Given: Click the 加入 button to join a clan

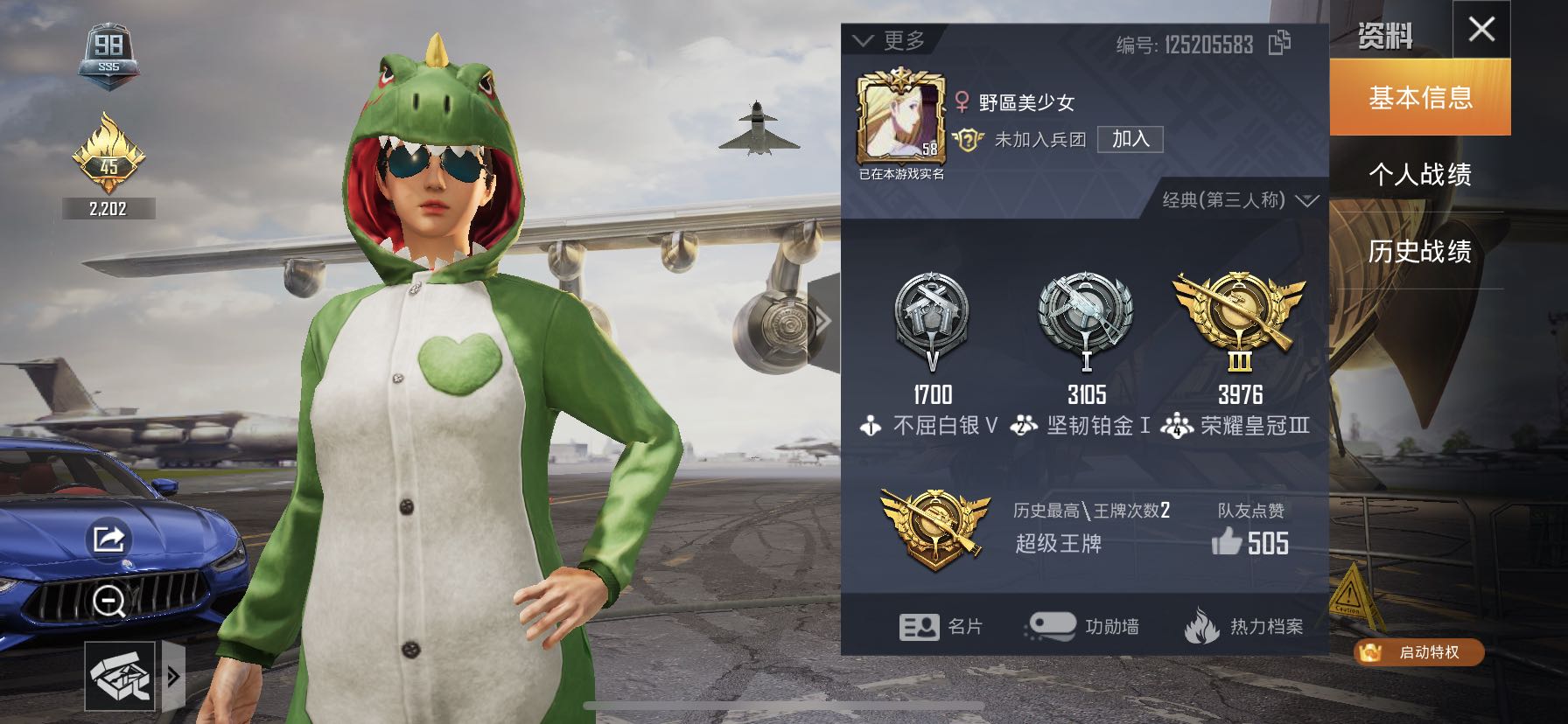Looking at the screenshot, I should click(x=1130, y=139).
